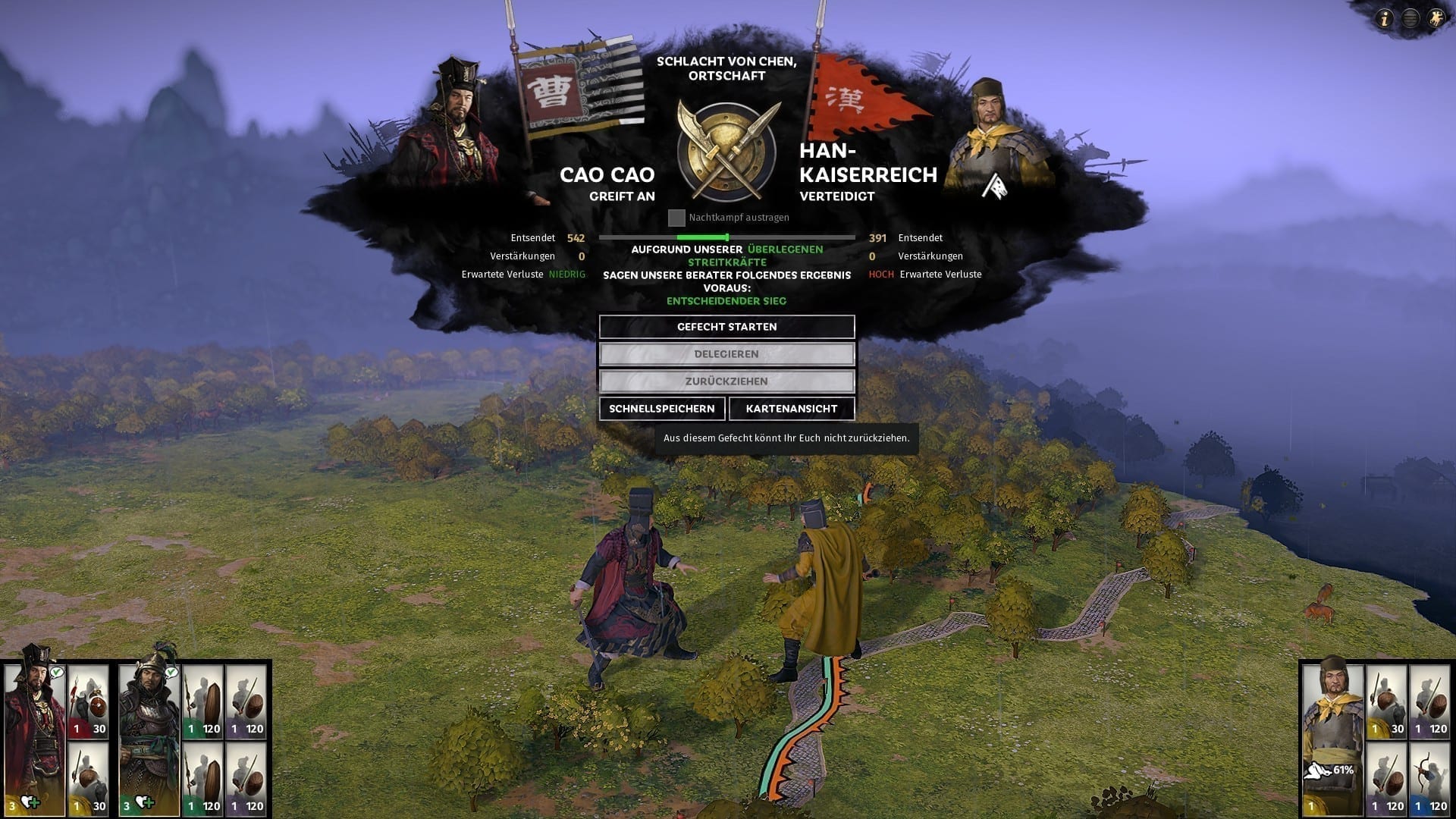Select the red cavalry unit card with 30 men
Screen dimensions: 1456x819
[x=89, y=702]
